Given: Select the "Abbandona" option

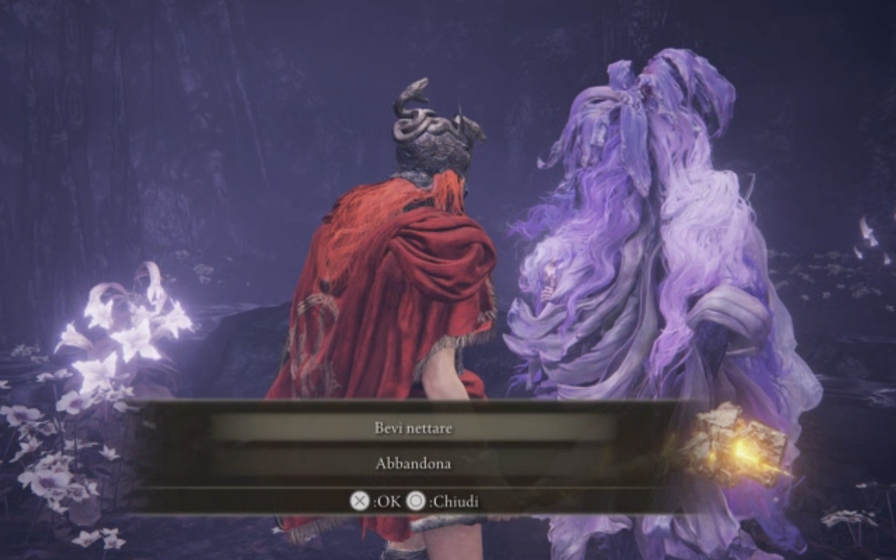Looking at the screenshot, I should 413,464.
